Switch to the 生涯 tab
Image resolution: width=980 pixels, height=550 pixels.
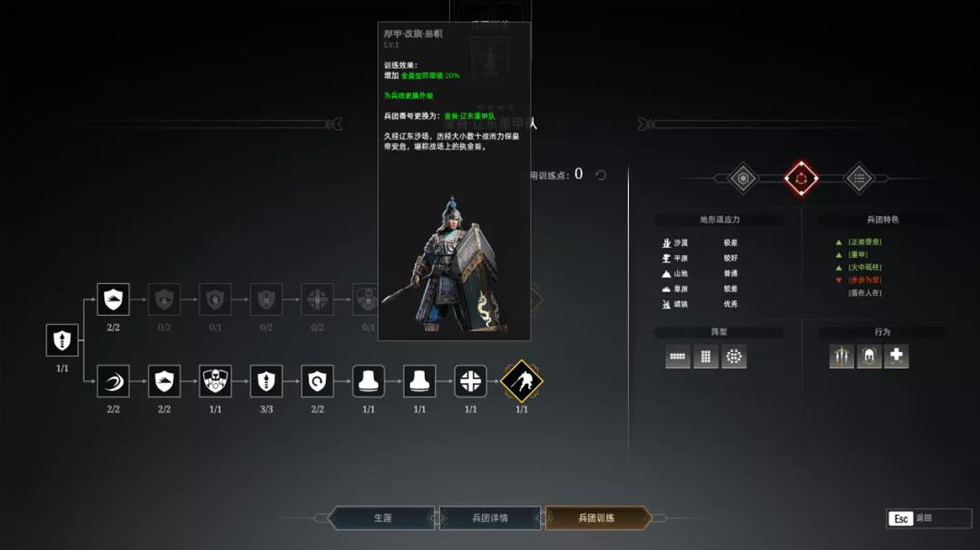pyautogui.click(x=383, y=518)
